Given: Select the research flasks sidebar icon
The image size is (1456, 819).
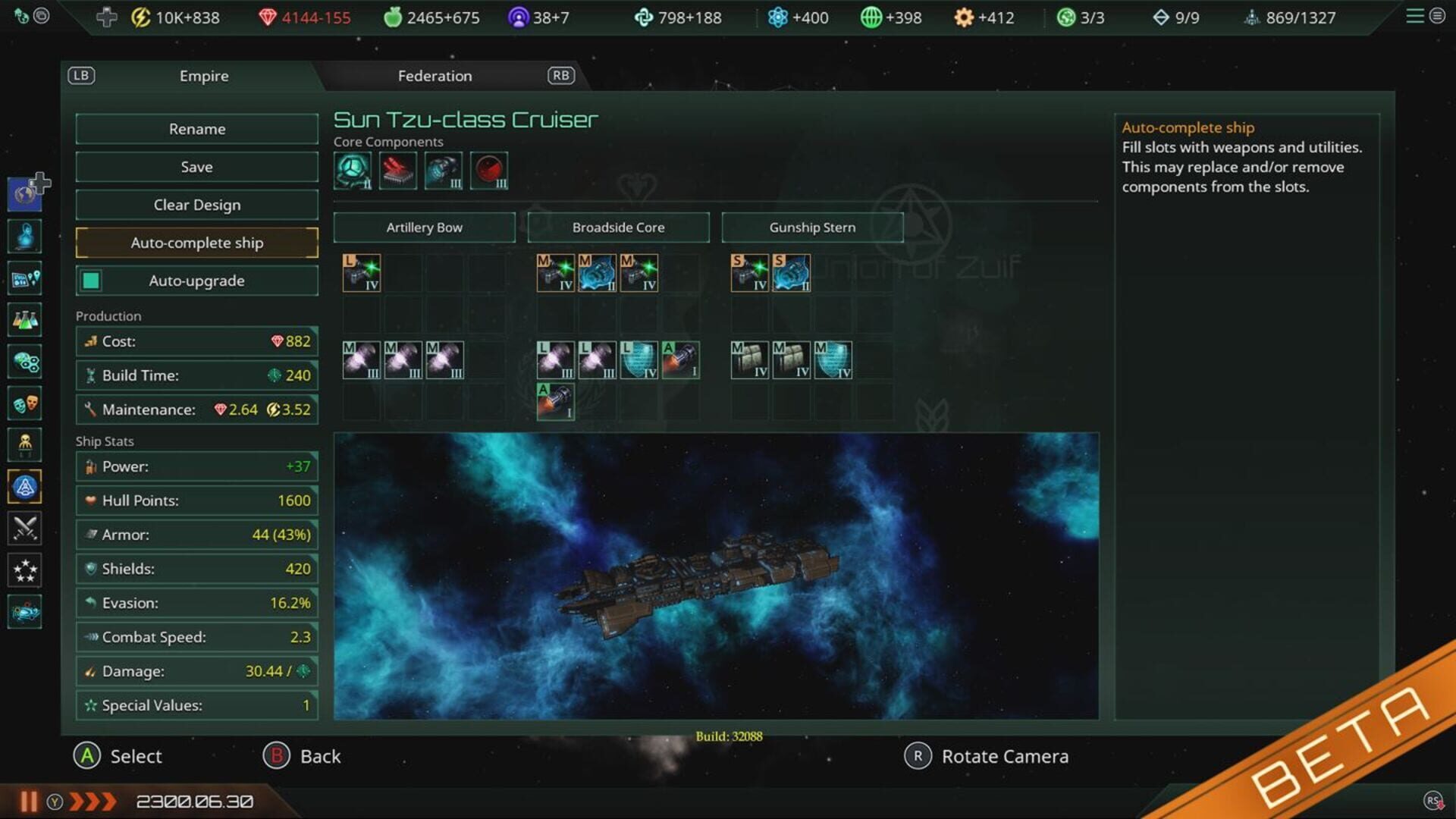Looking at the screenshot, I should 25,320.
